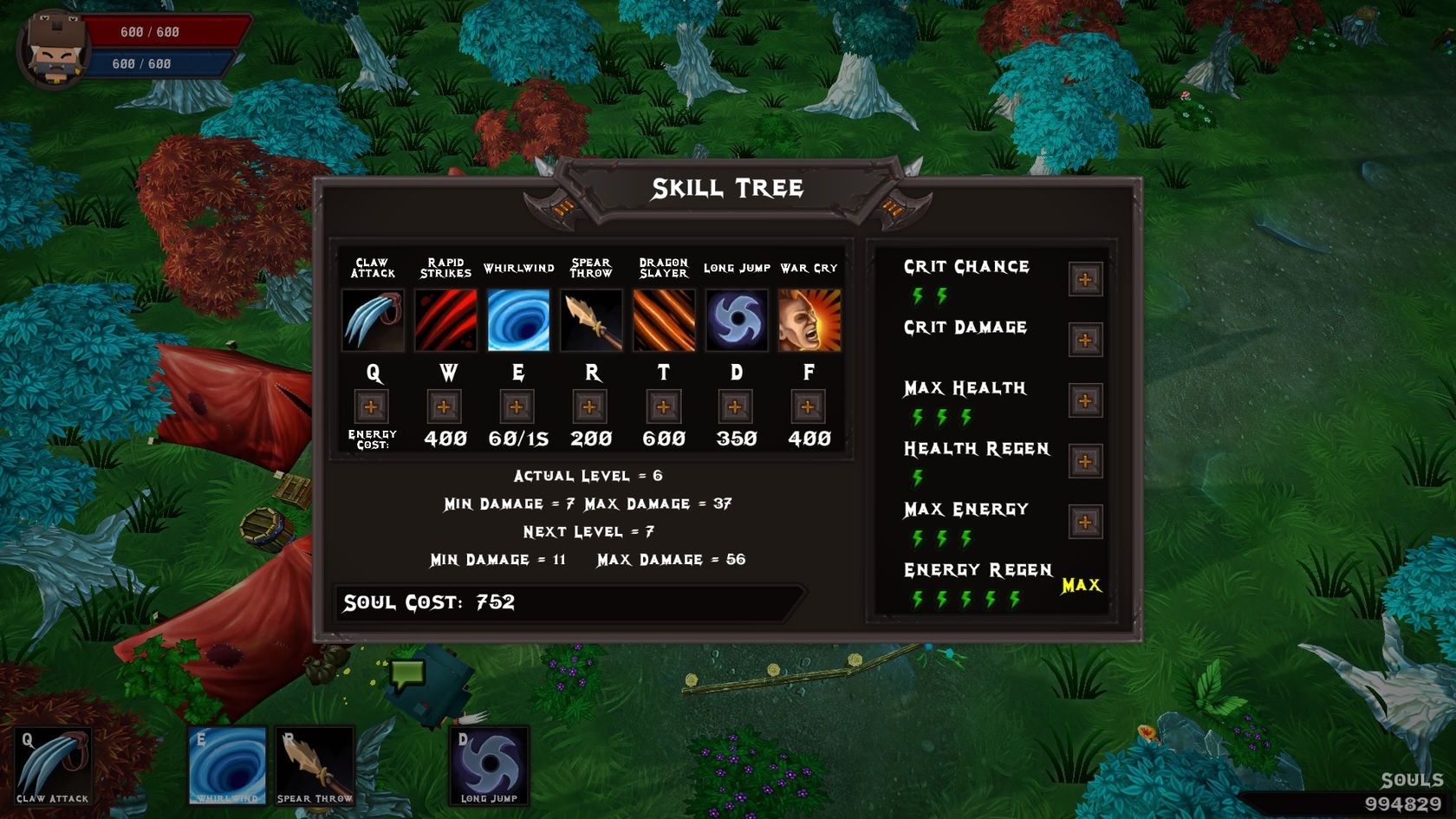Click the Whirlwind icon on the hotbar
The image size is (1456, 819).
[227, 764]
